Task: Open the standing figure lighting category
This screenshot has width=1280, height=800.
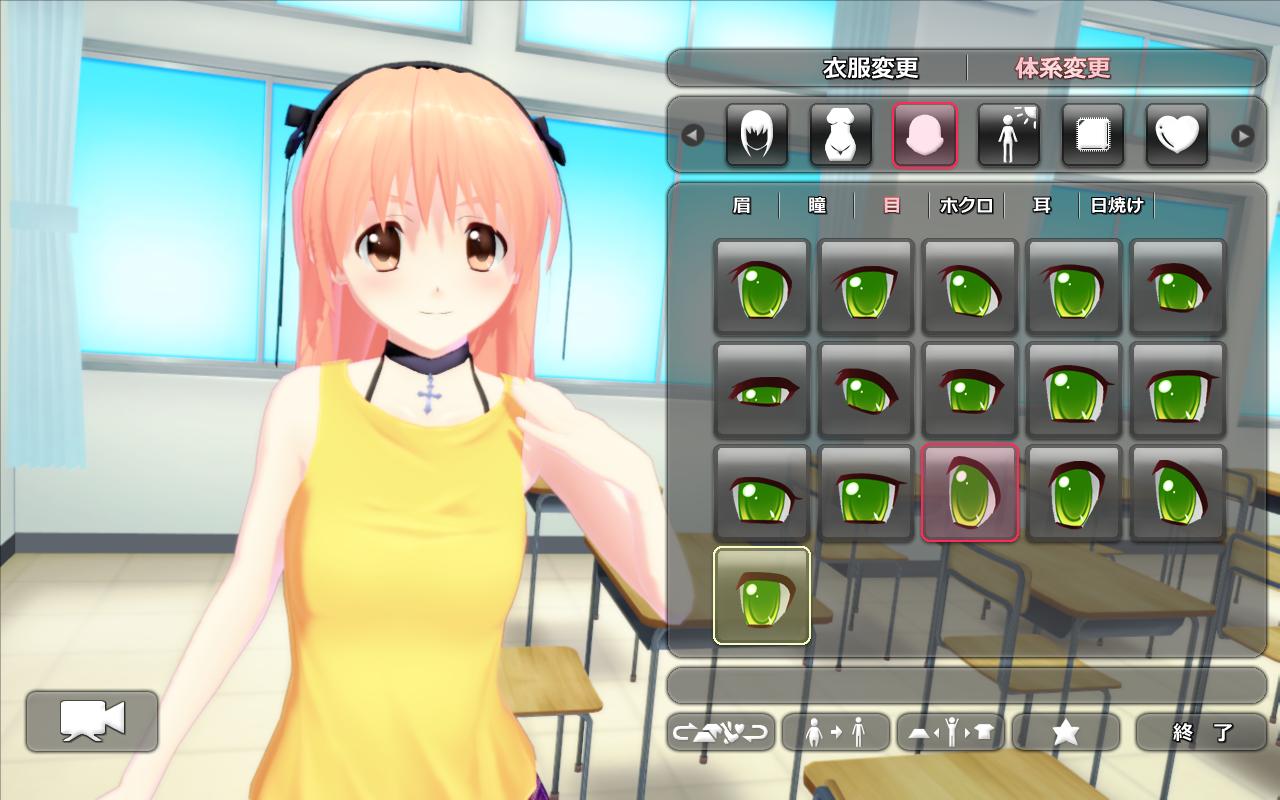Action: [1009, 135]
